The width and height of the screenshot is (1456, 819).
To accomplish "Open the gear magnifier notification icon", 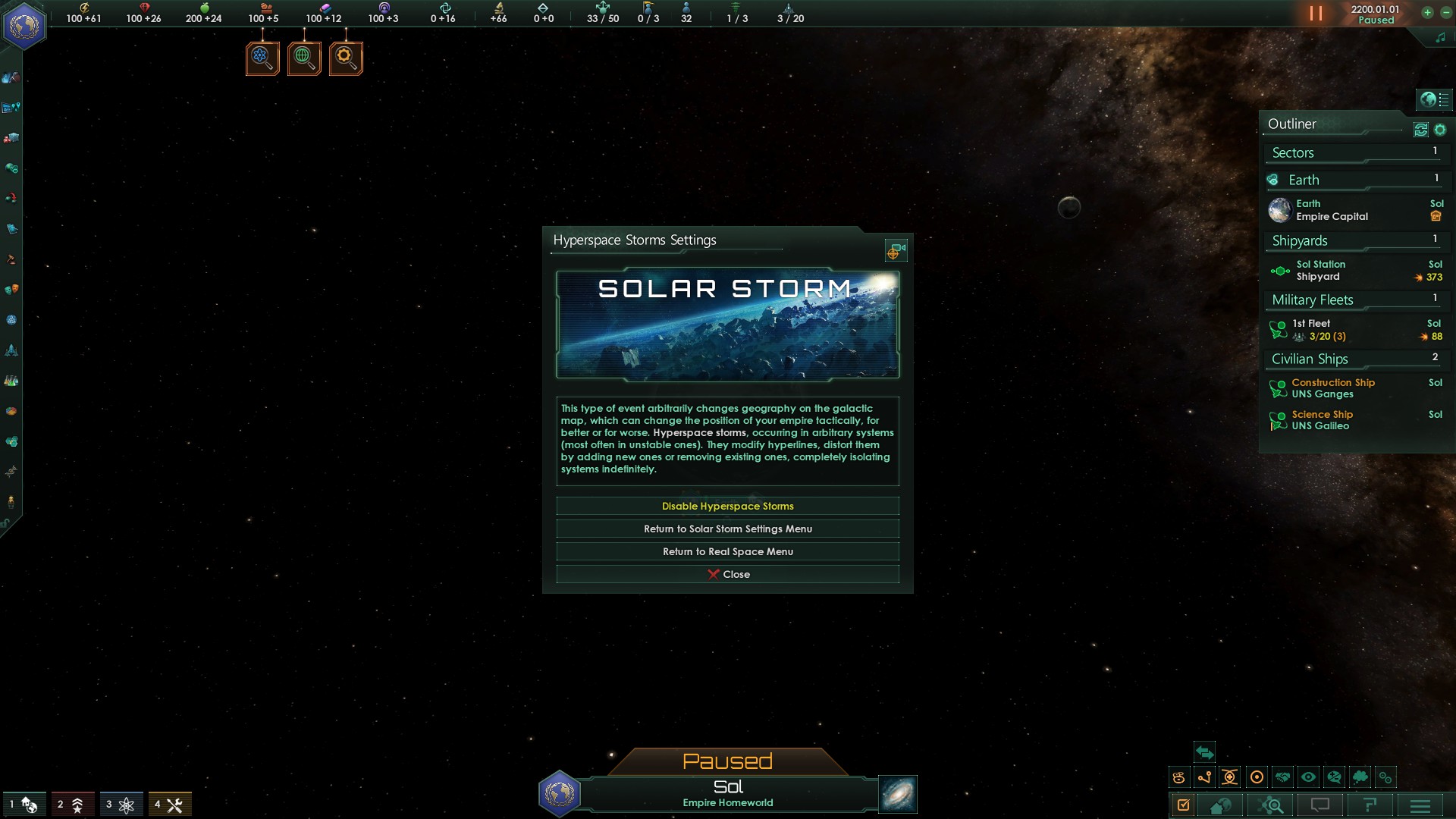I will point(346,58).
